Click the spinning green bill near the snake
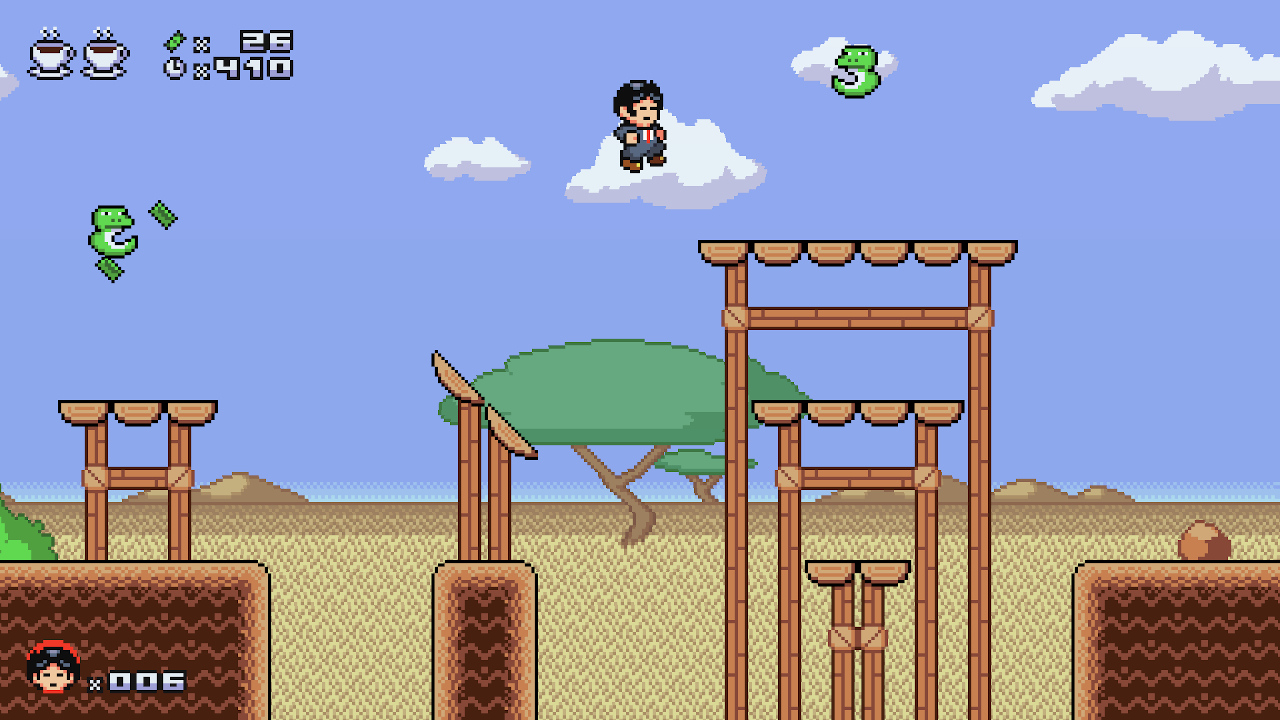Viewport: 1280px width, 720px height. 163,213
